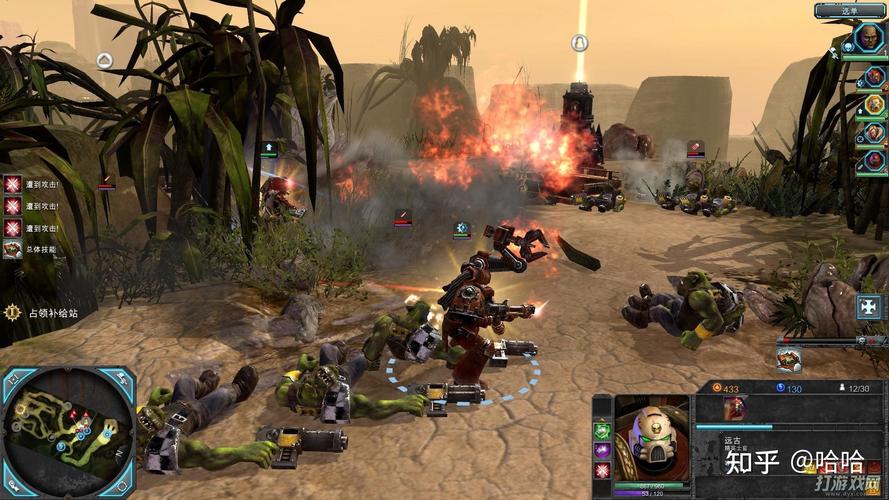Activate the green ability icon
Viewport: 889px width, 500px height.
coord(602,431)
